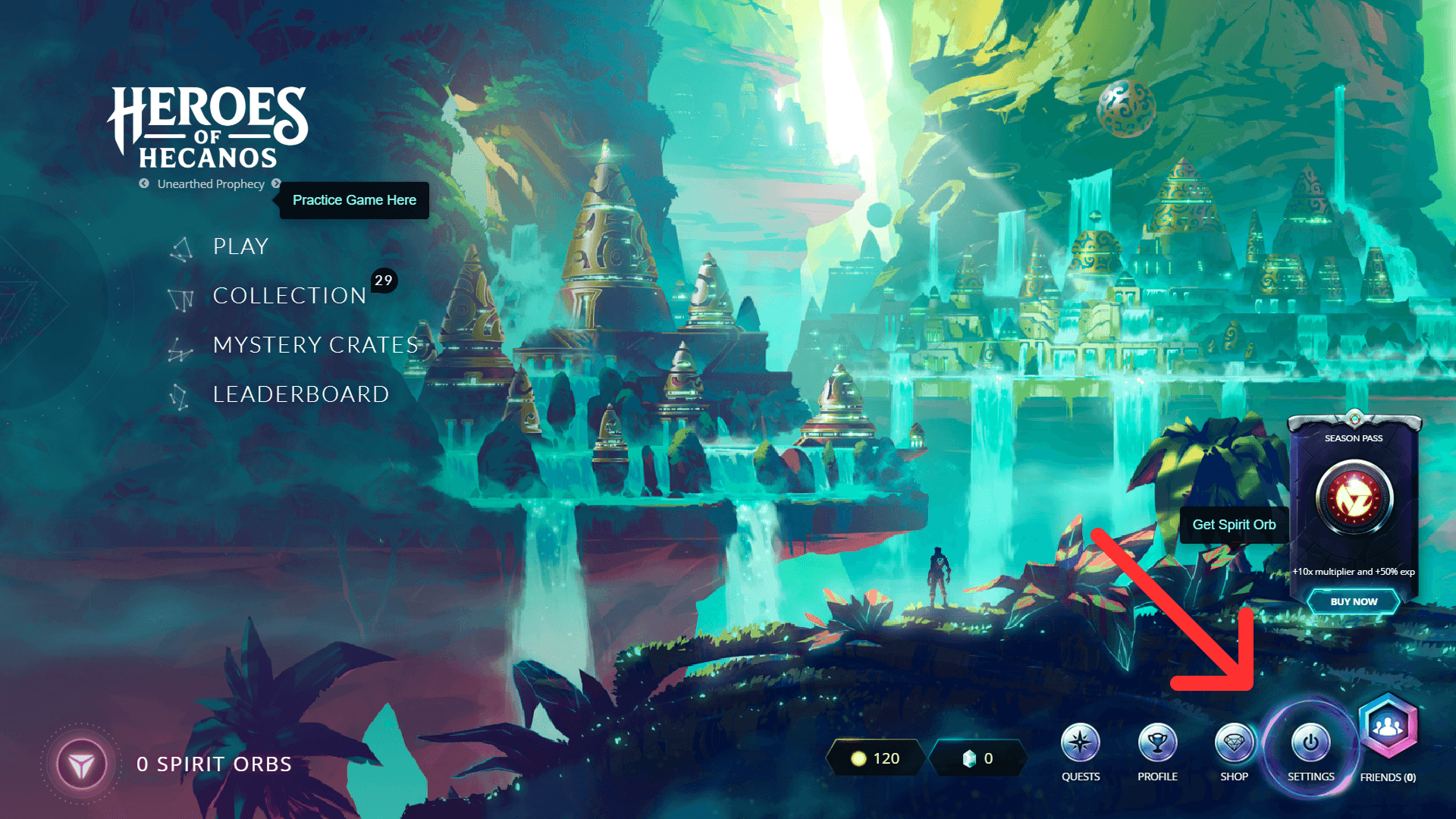Image resolution: width=1456 pixels, height=819 pixels.
Task: Open the COLLECTION menu
Action: tap(289, 296)
